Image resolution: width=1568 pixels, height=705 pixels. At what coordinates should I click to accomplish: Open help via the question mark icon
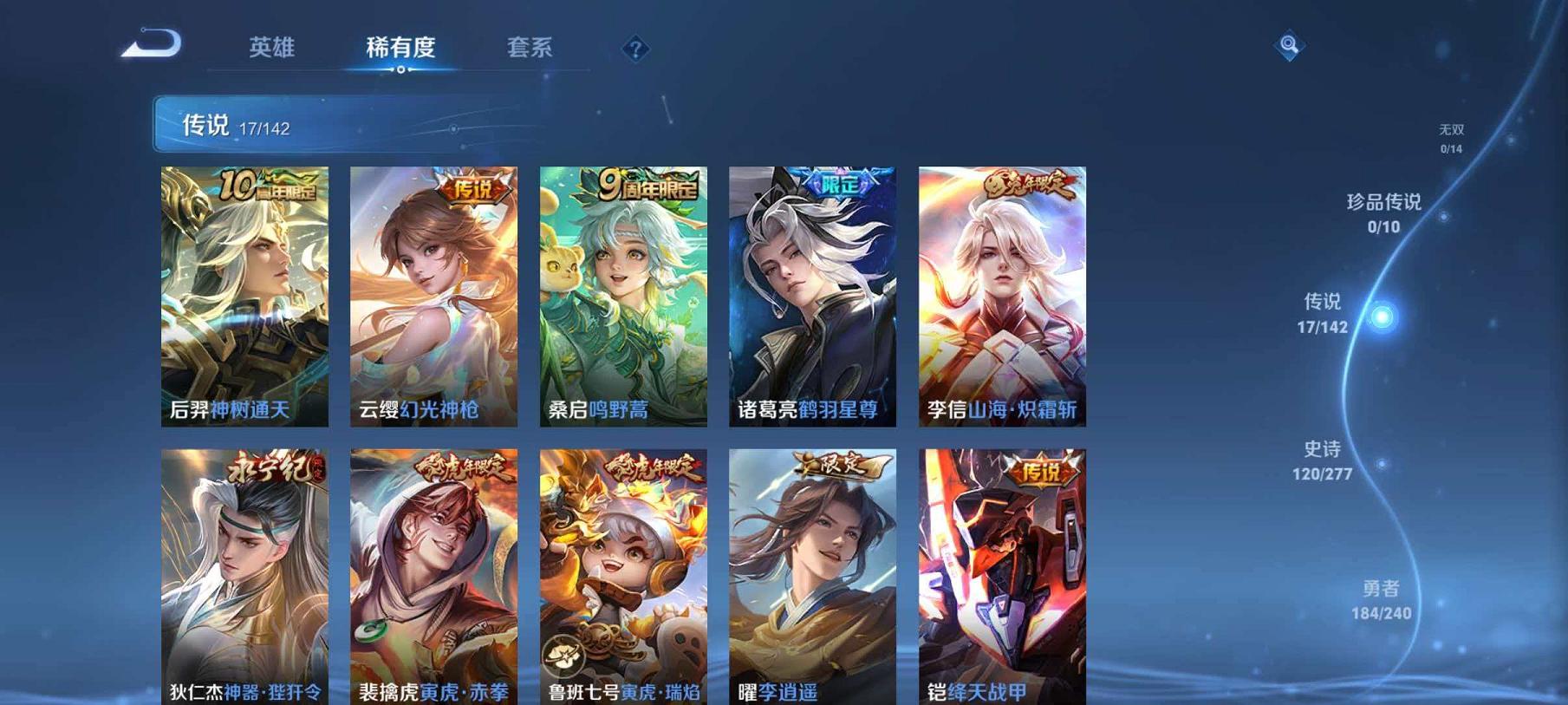click(636, 49)
